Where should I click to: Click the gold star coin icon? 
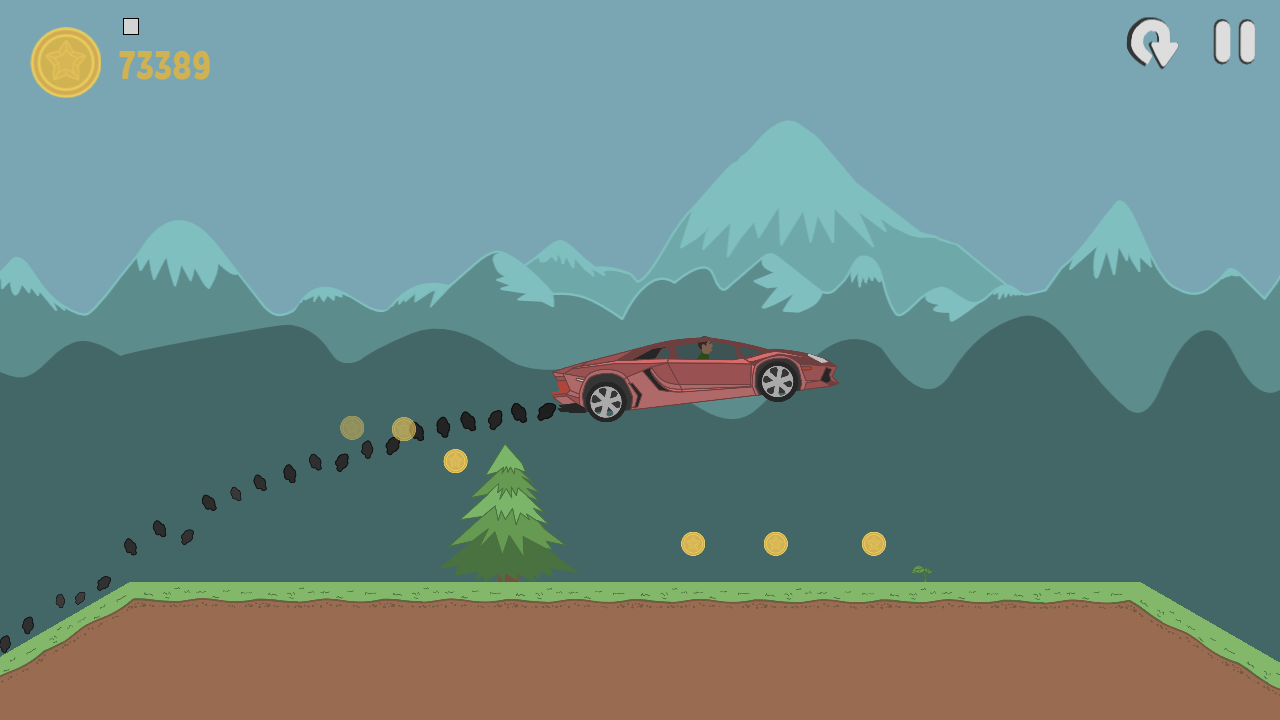(x=64, y=62)
